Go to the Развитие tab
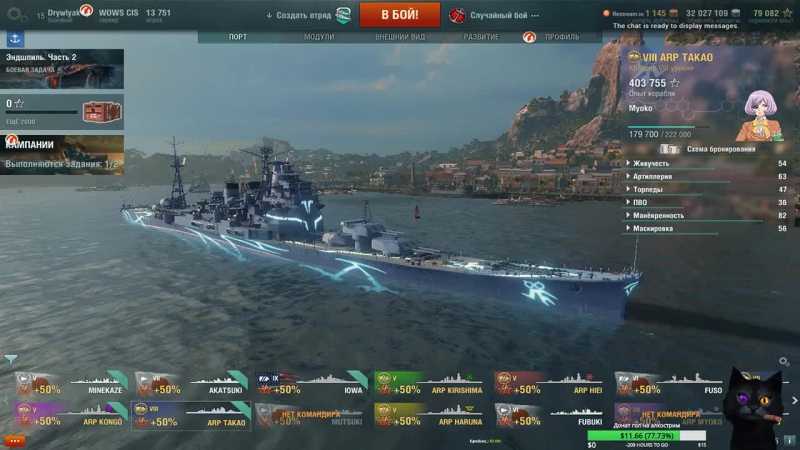The height and width of the screenshot is (450, 800). pyautogui.click(x=481, y=37)
